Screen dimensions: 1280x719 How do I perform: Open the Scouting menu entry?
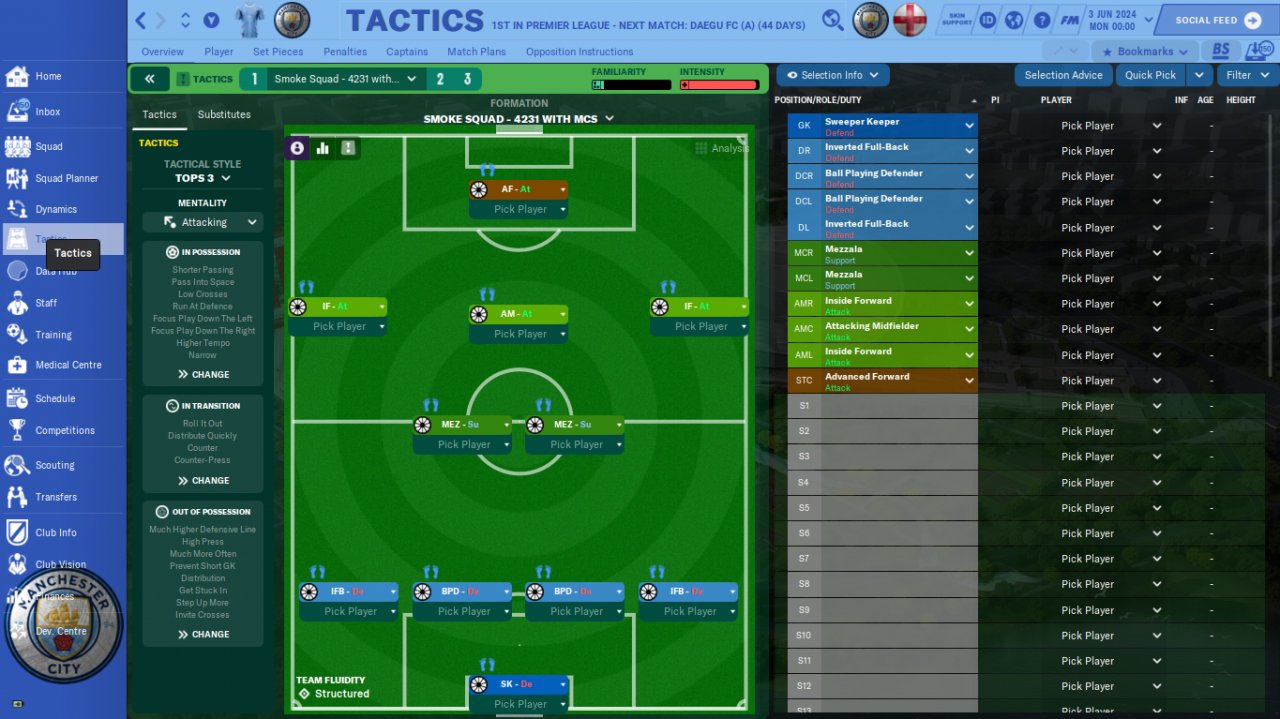(54, 465)
